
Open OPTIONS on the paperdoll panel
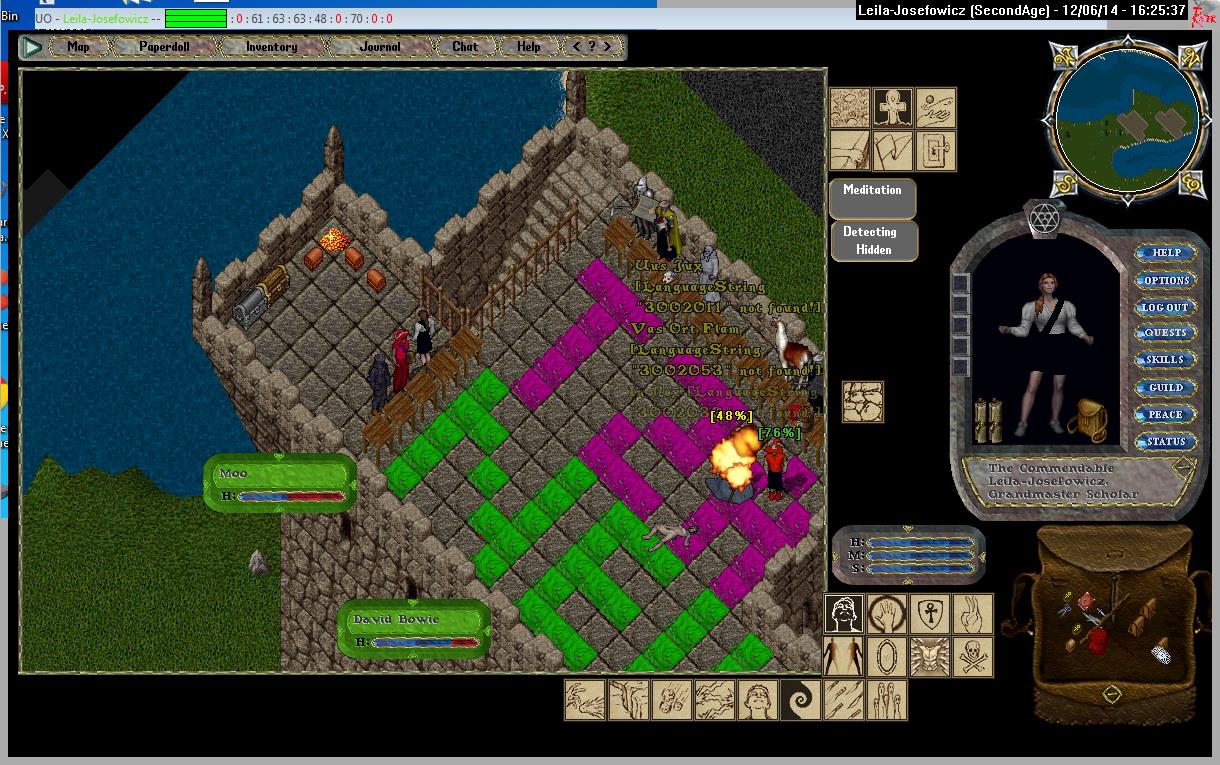click(1166, 281)
